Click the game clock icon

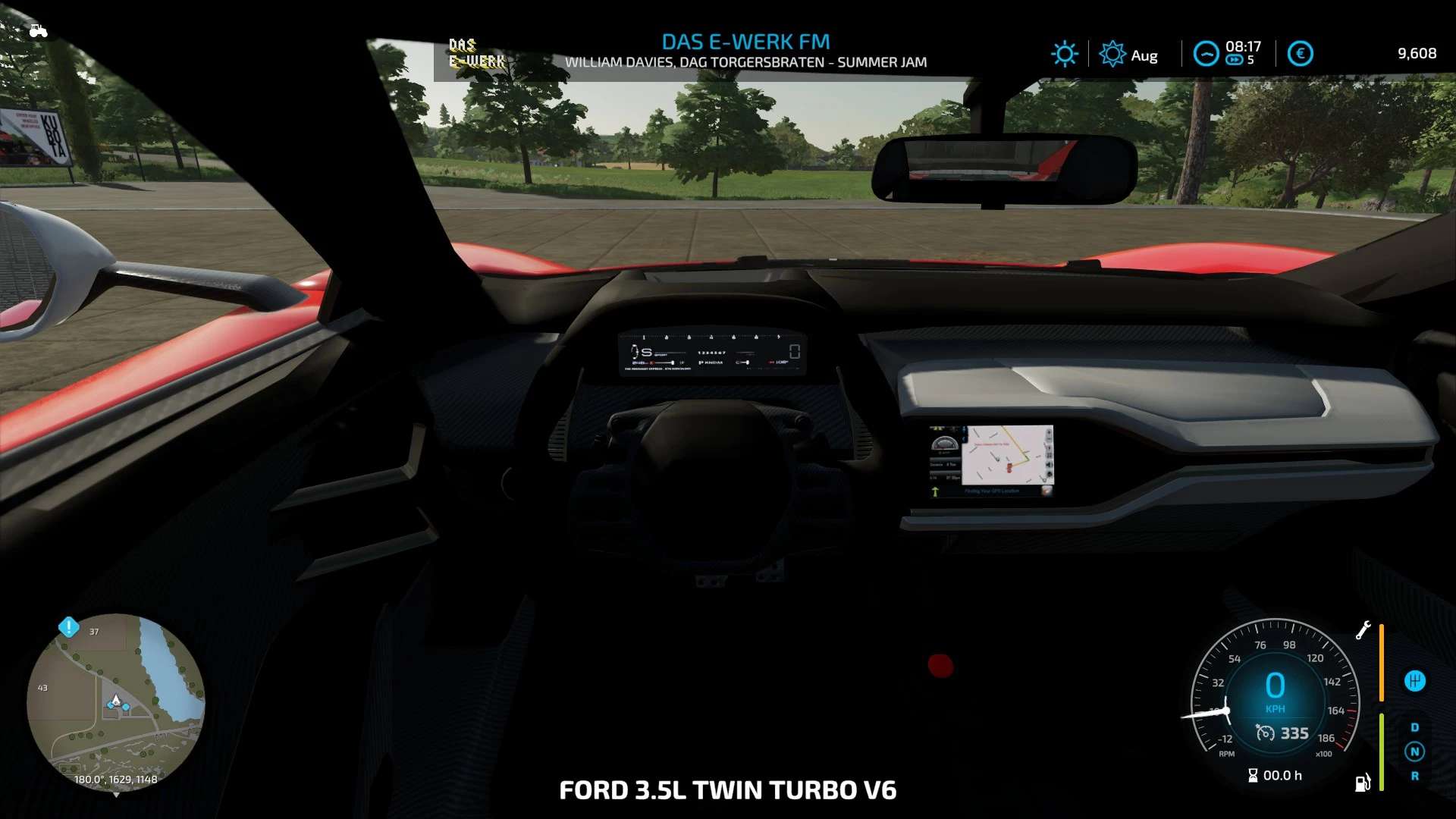[1206, 54]
